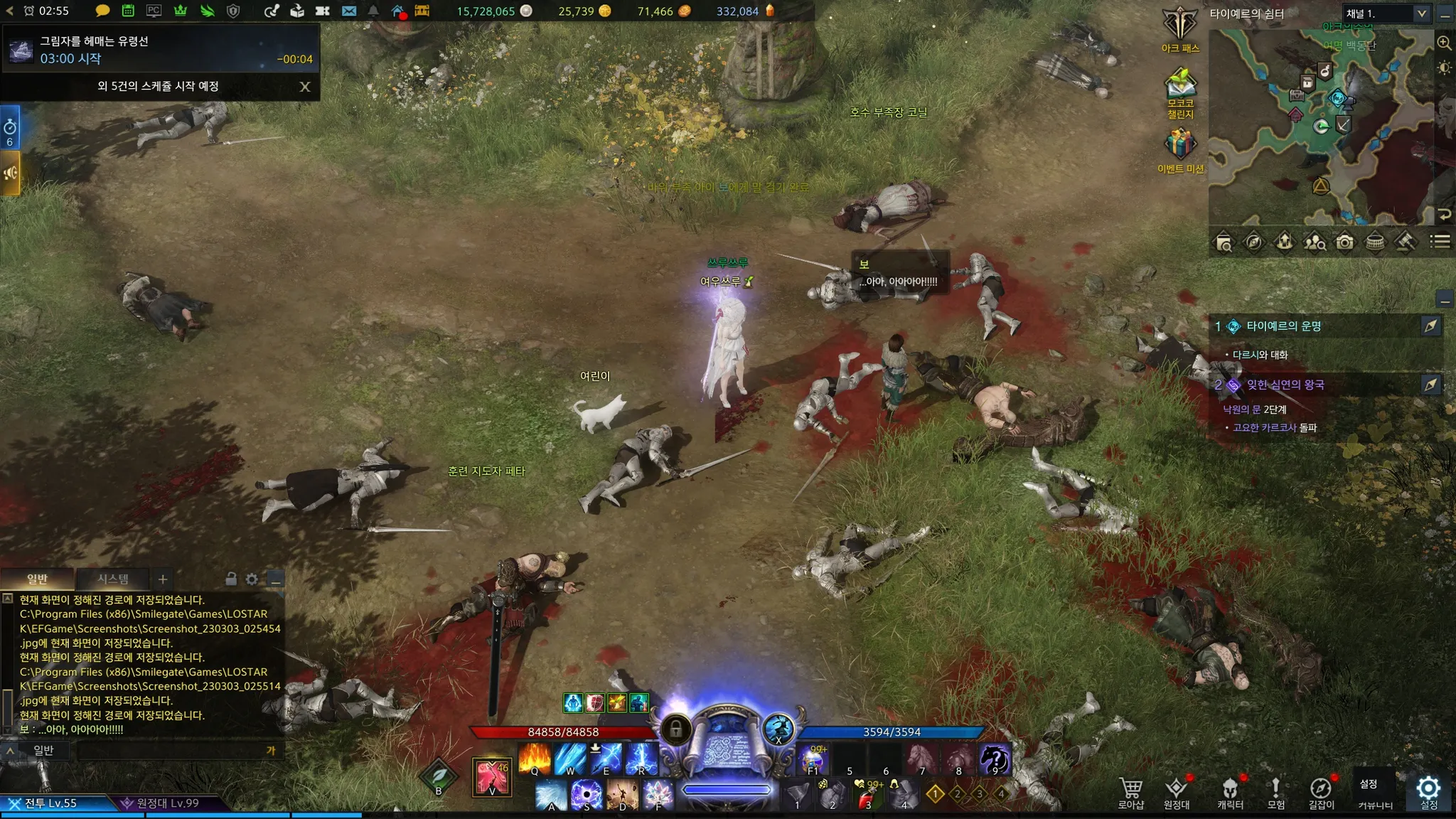
Task: Open the Ark Pass menu
Action: tap(1180, 29)
